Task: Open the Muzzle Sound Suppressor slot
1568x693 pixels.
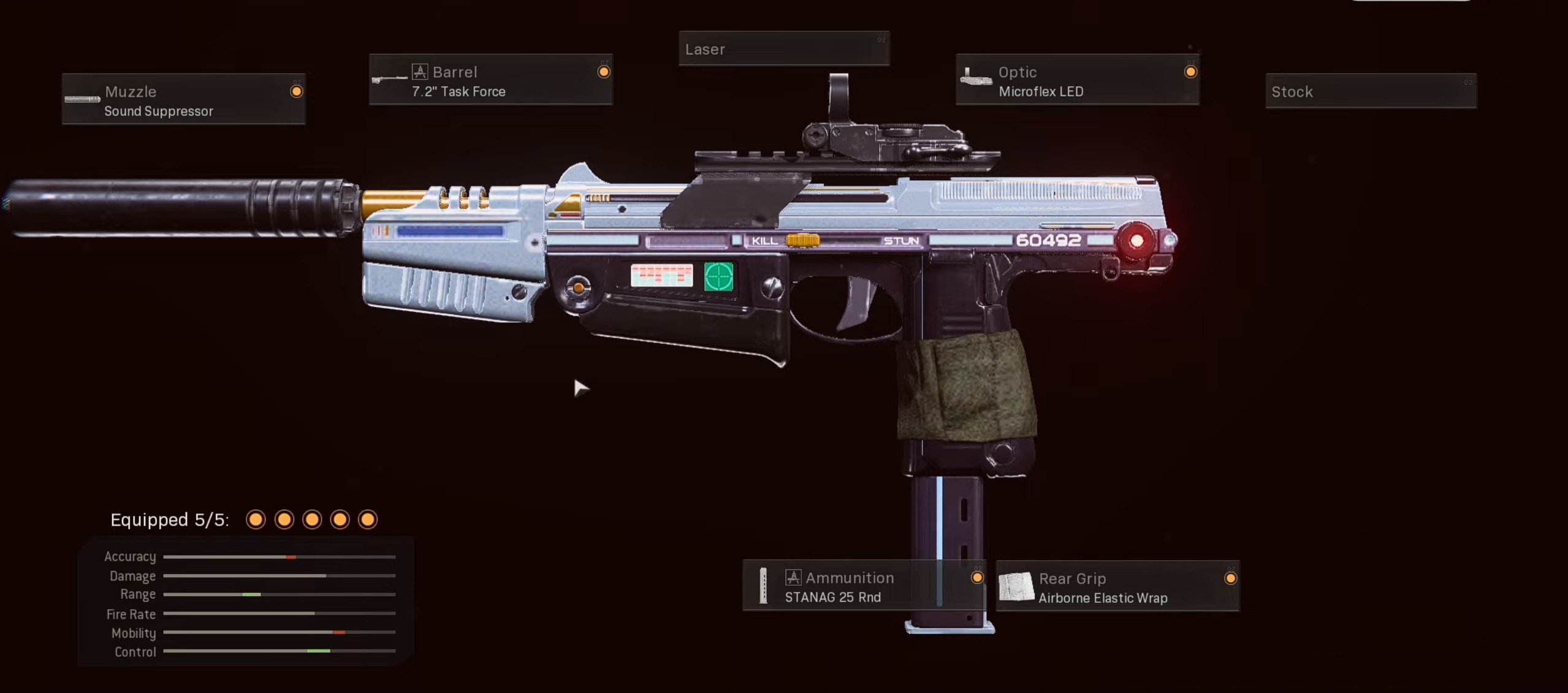Action: click(183, 100)
